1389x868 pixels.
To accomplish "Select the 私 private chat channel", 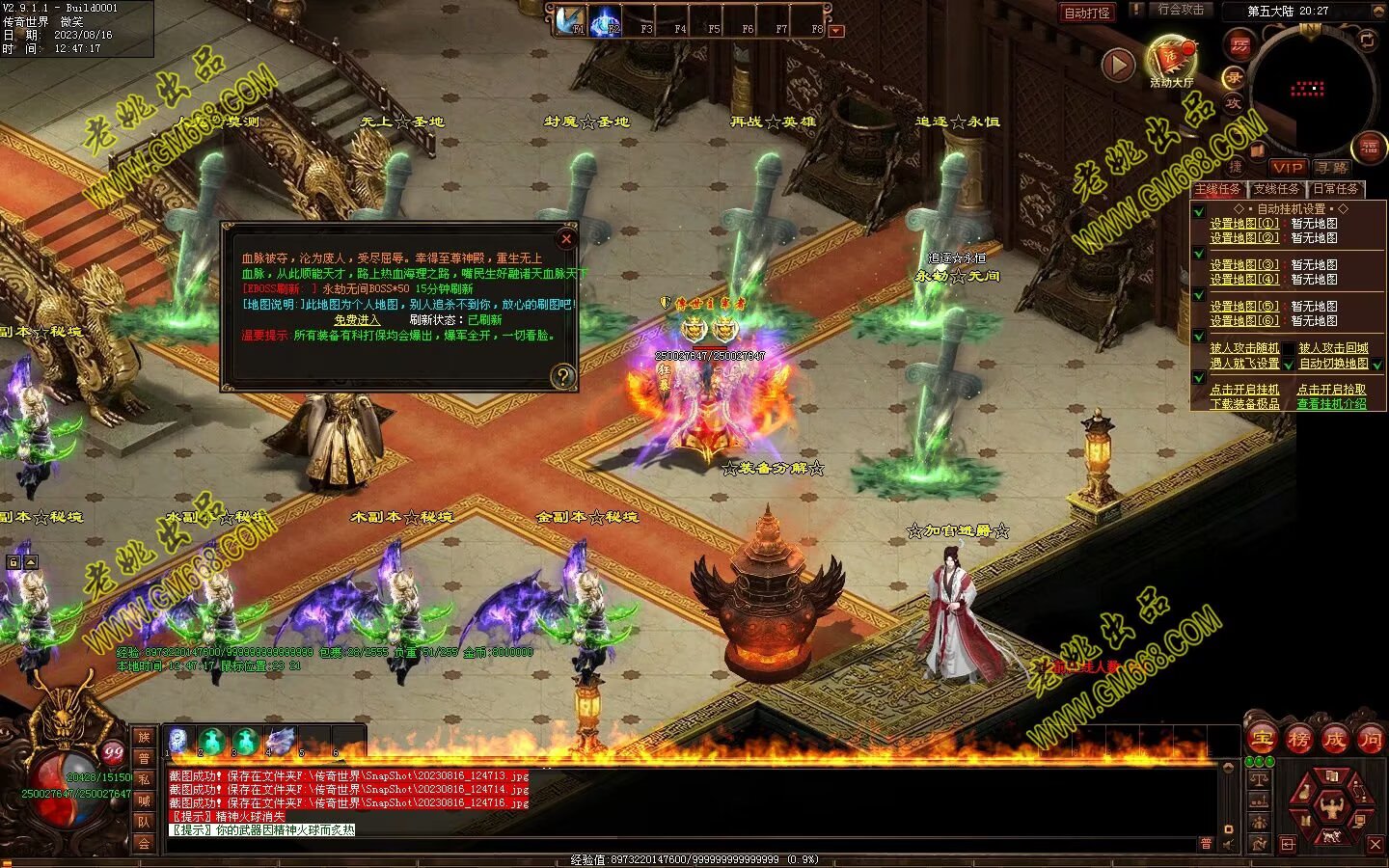I will tap(144, 779).
